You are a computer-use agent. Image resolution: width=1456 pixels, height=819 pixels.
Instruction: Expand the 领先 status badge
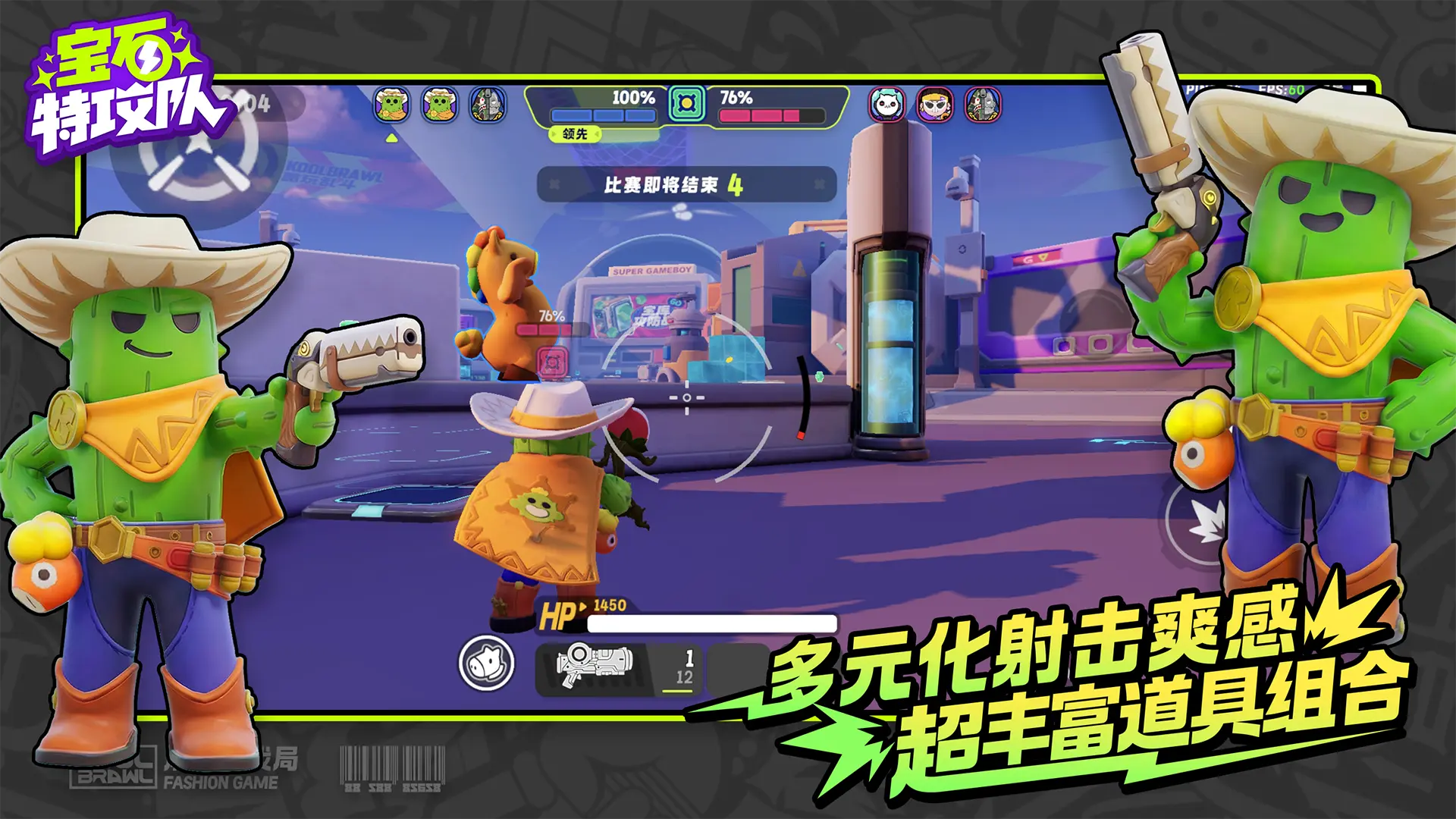pyautogui.click(x=576, y=135)
